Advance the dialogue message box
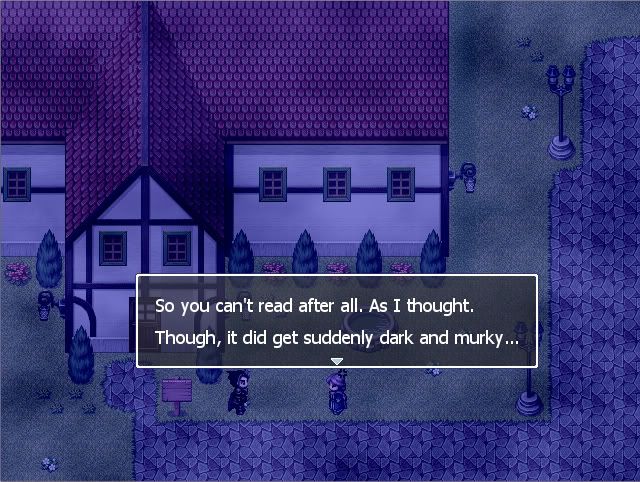This screenshot has width=640, height=482. click(x=336, y=320)
